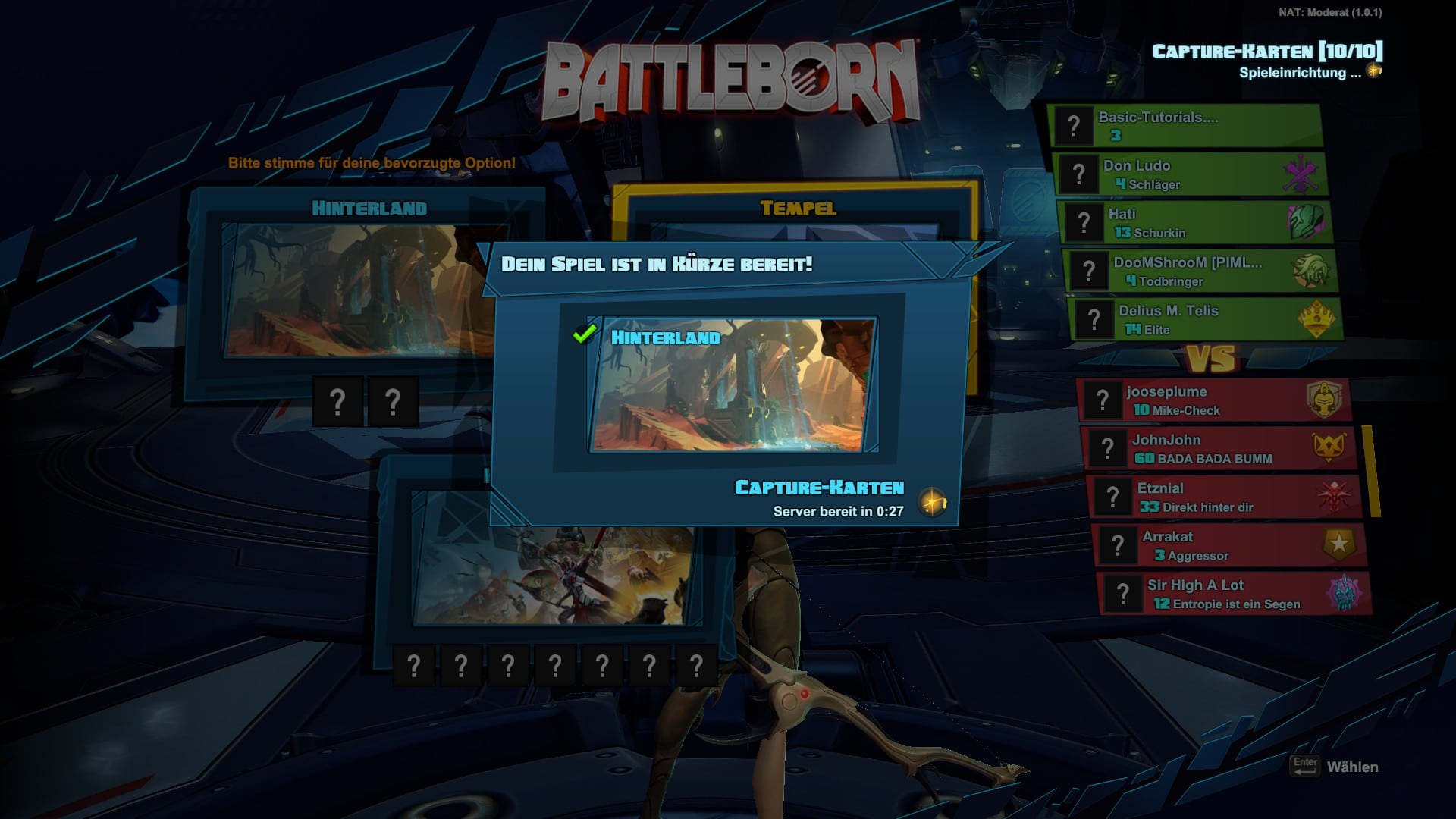Screen dimensions: 1456x819
Task: Click Arrakat's player row
Action: 1230,546
